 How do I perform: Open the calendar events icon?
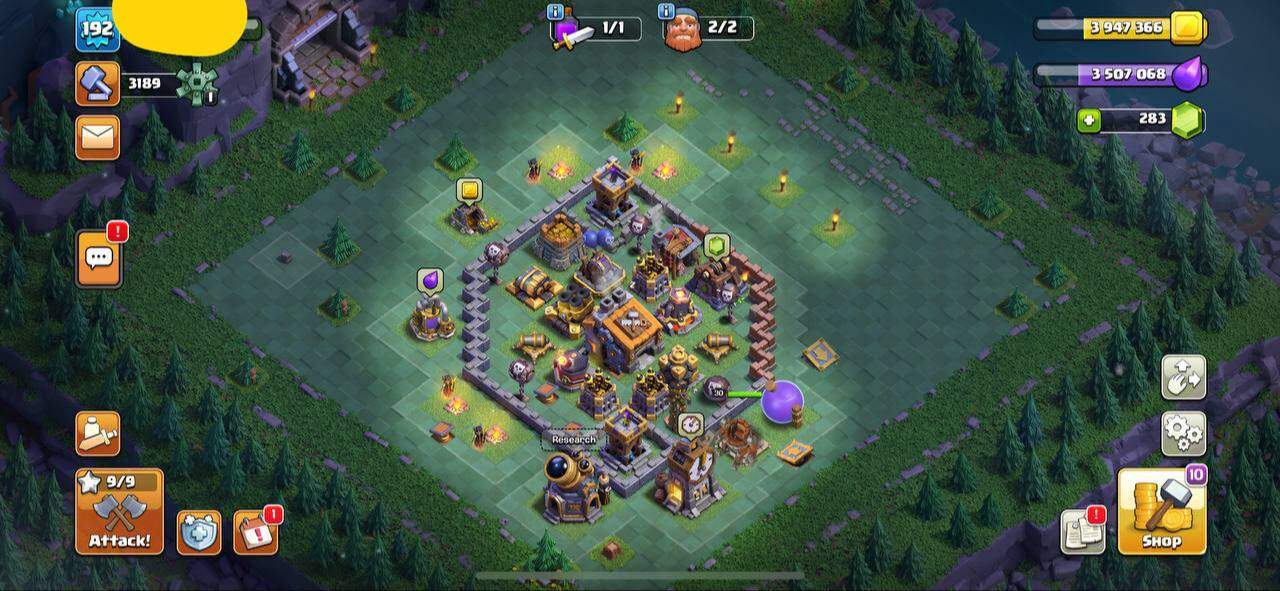click(255, 532)
